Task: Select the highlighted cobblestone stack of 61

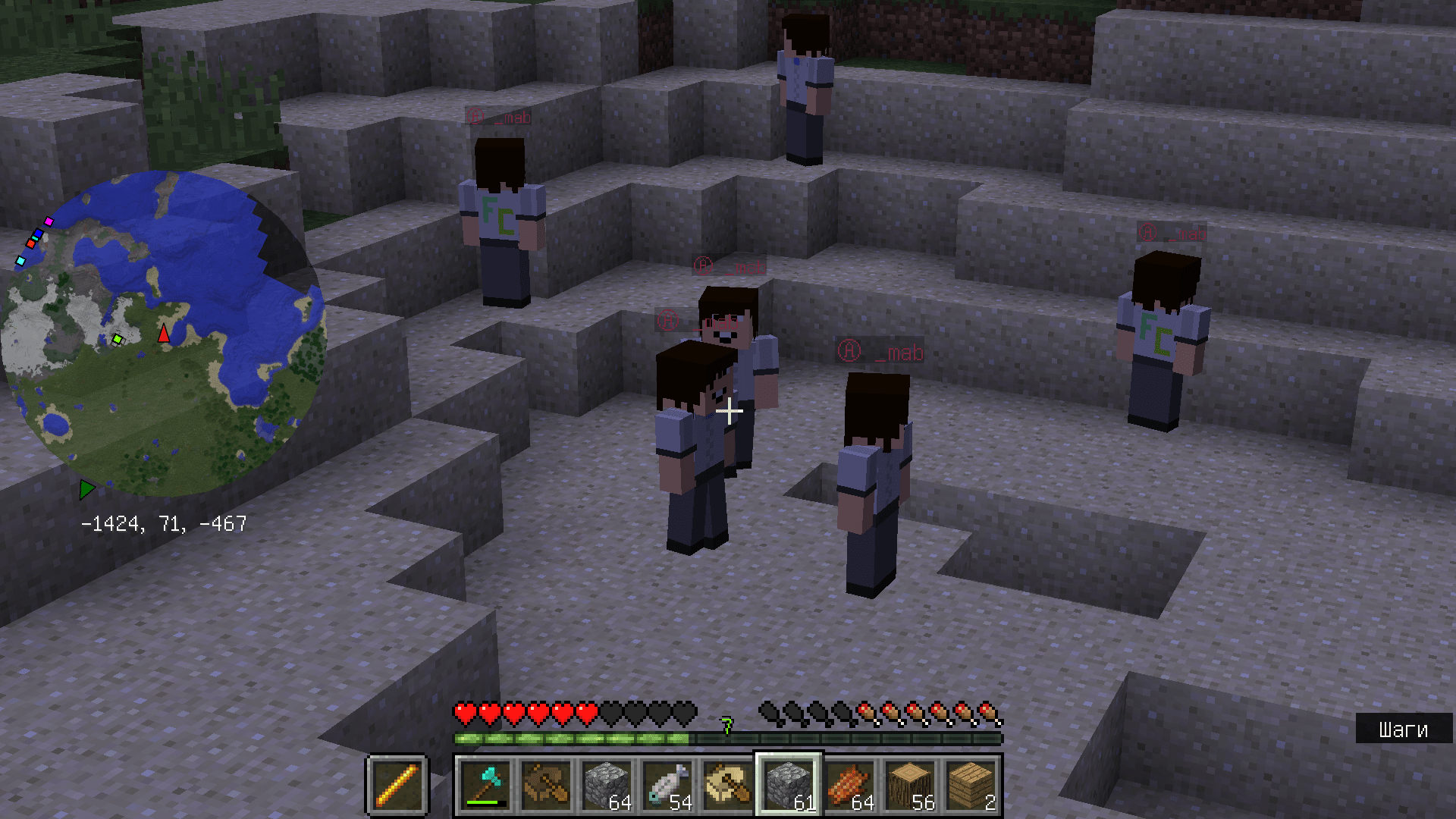Action: click(789, 785)
